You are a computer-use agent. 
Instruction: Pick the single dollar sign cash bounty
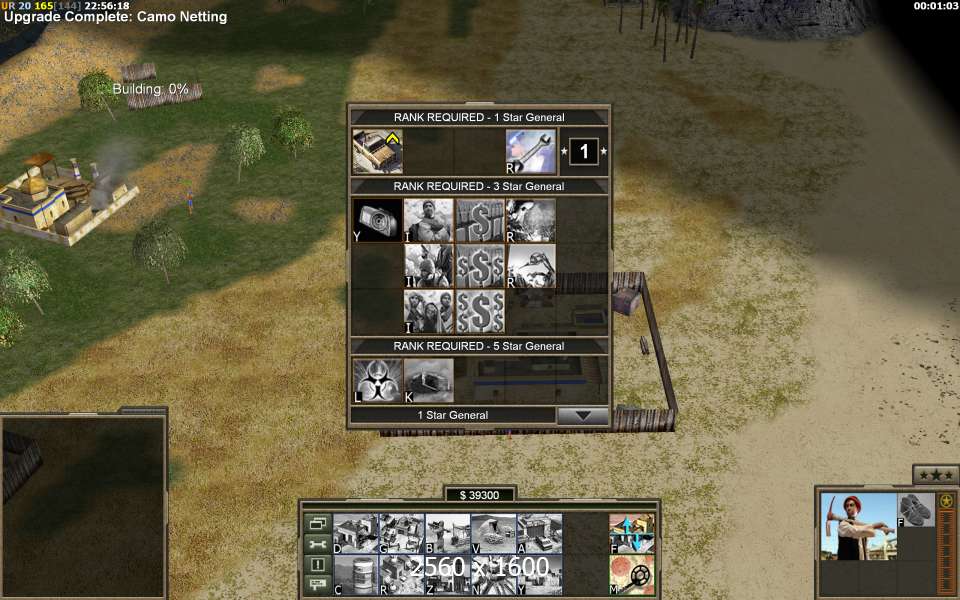pos(480,221)
